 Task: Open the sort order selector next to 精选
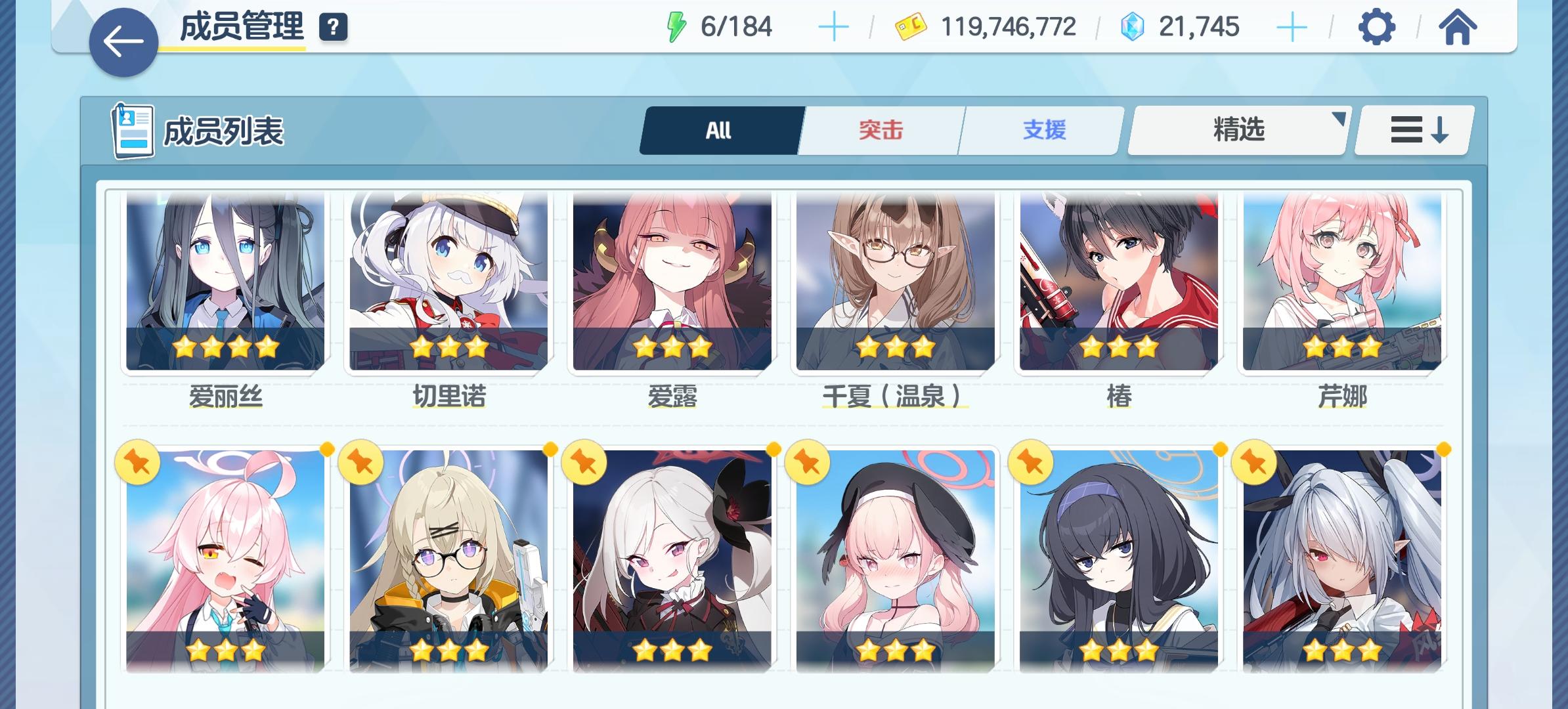[1413, 129]
